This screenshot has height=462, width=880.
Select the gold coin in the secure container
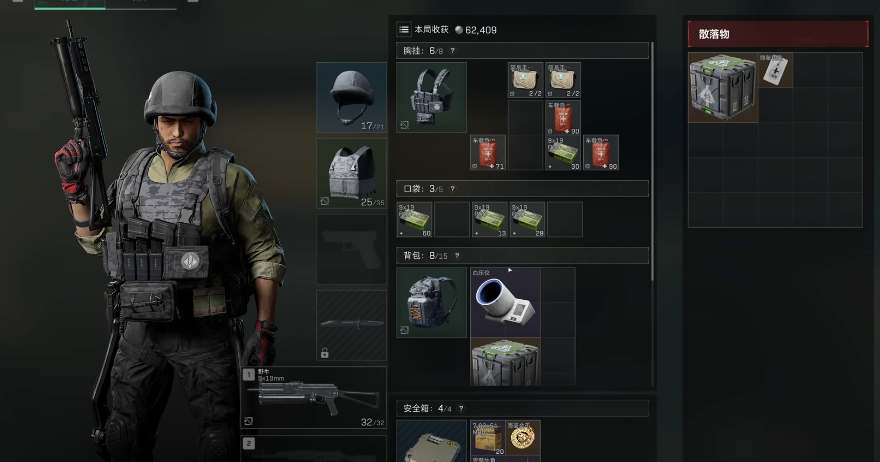522,437
